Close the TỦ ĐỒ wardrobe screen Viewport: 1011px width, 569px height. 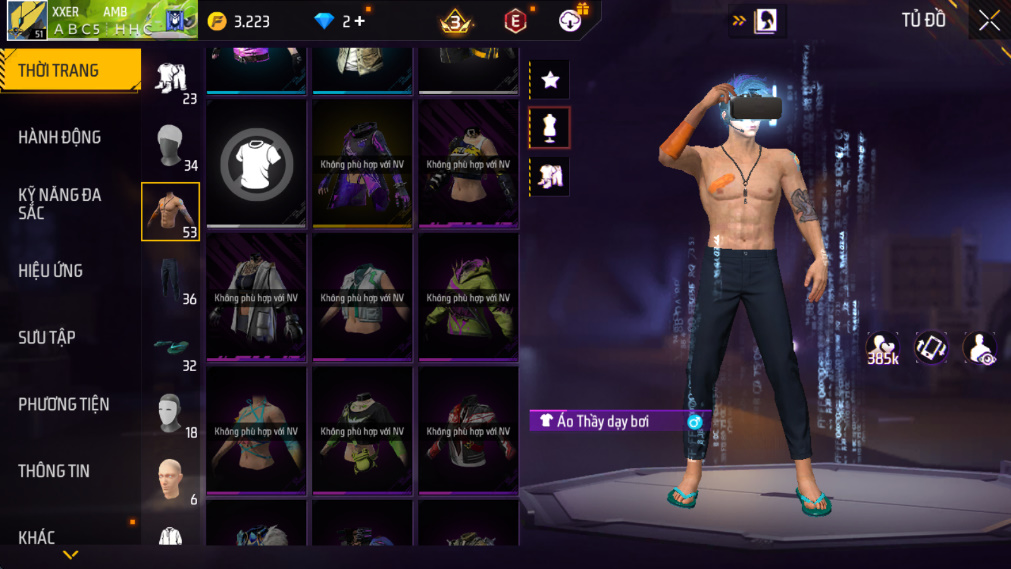point(989,21)
